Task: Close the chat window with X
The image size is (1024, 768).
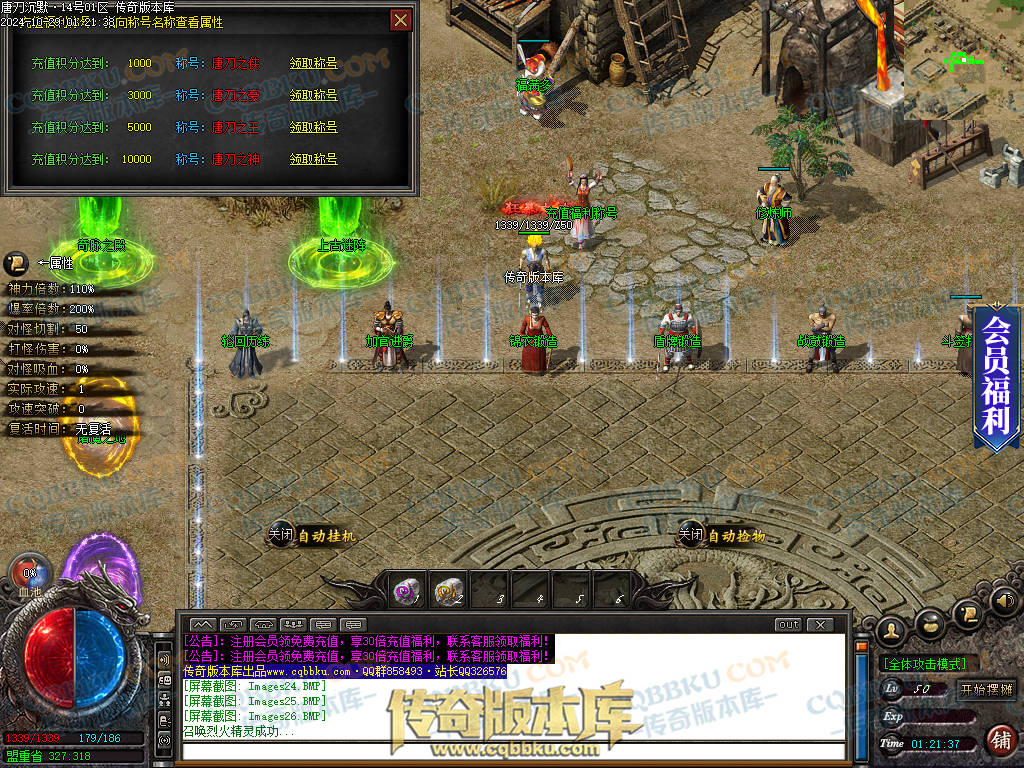Action: point(820,624)
